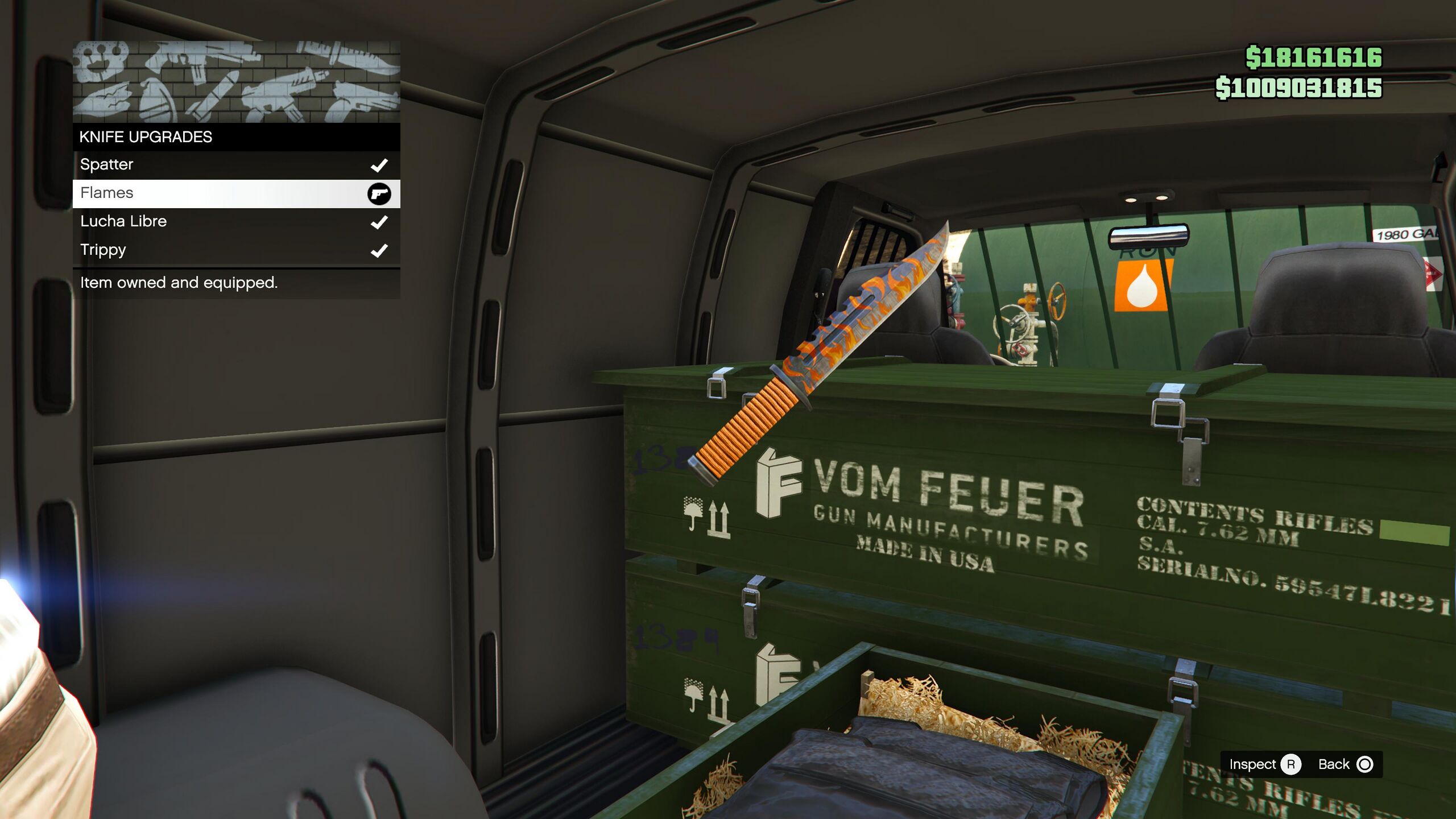The image size is (1456, 819).
Task: Pick the Lucha Libre knife skin
Action: pyautogui.click(x=236, y=222)
